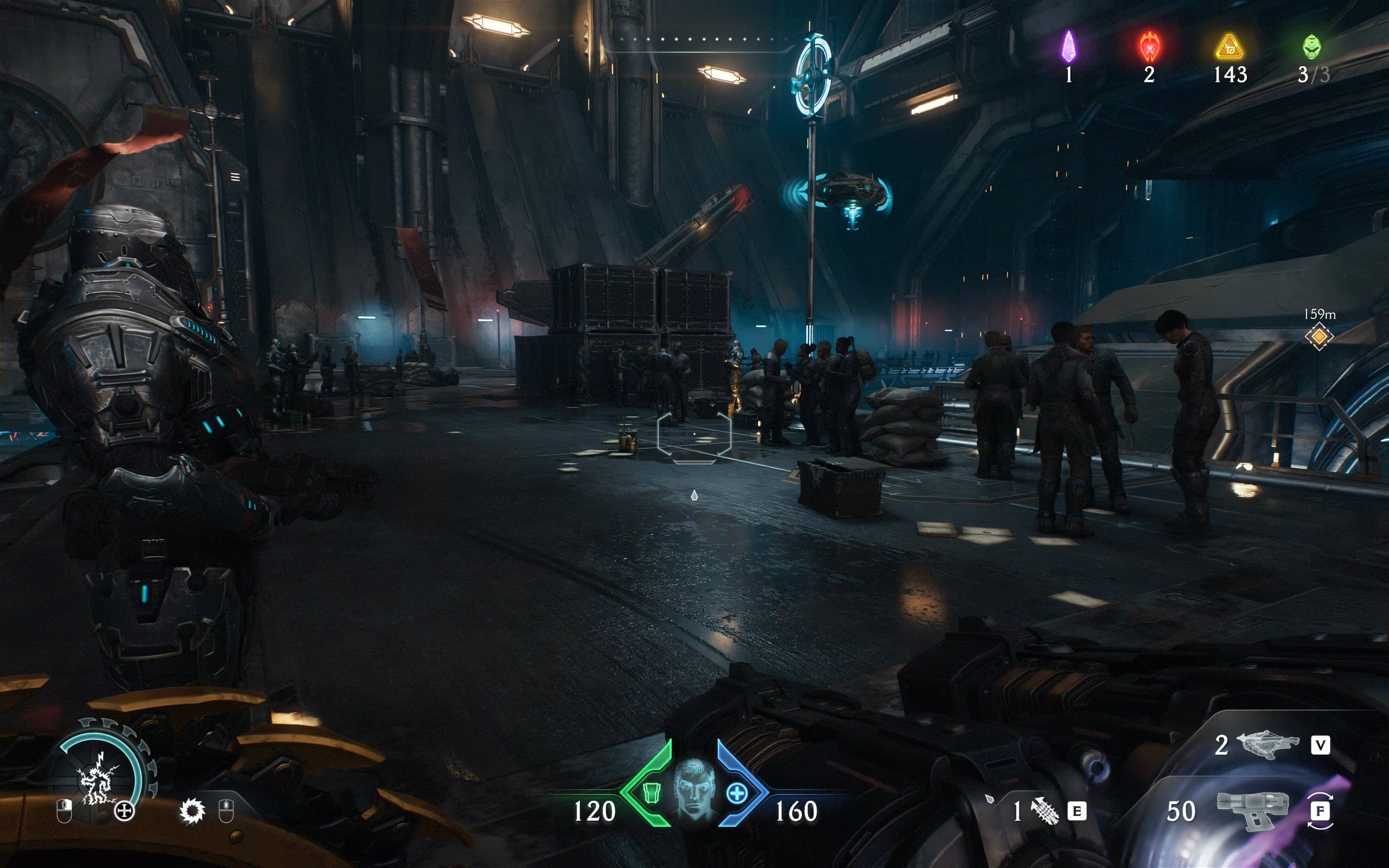Click the gauntlet melee charge icon
This screenshot has height=868, width=1389.
click(1044, 811)
